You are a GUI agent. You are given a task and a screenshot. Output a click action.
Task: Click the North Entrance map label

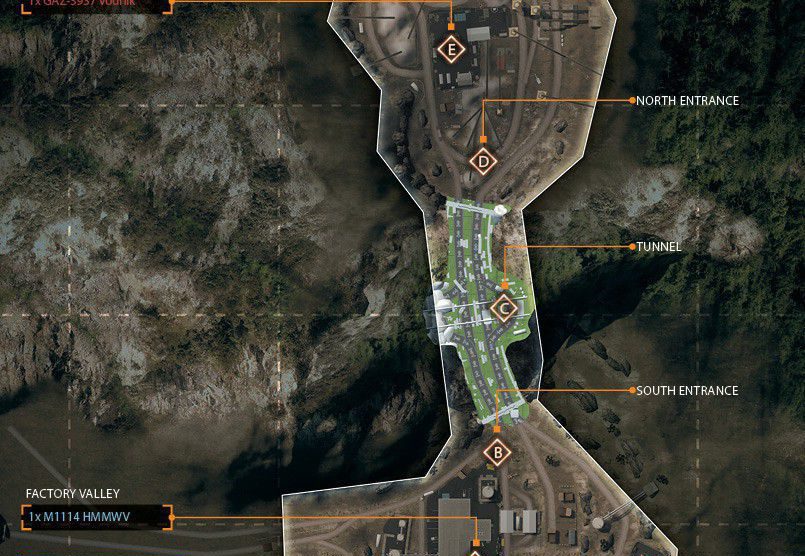pos(687,101)
